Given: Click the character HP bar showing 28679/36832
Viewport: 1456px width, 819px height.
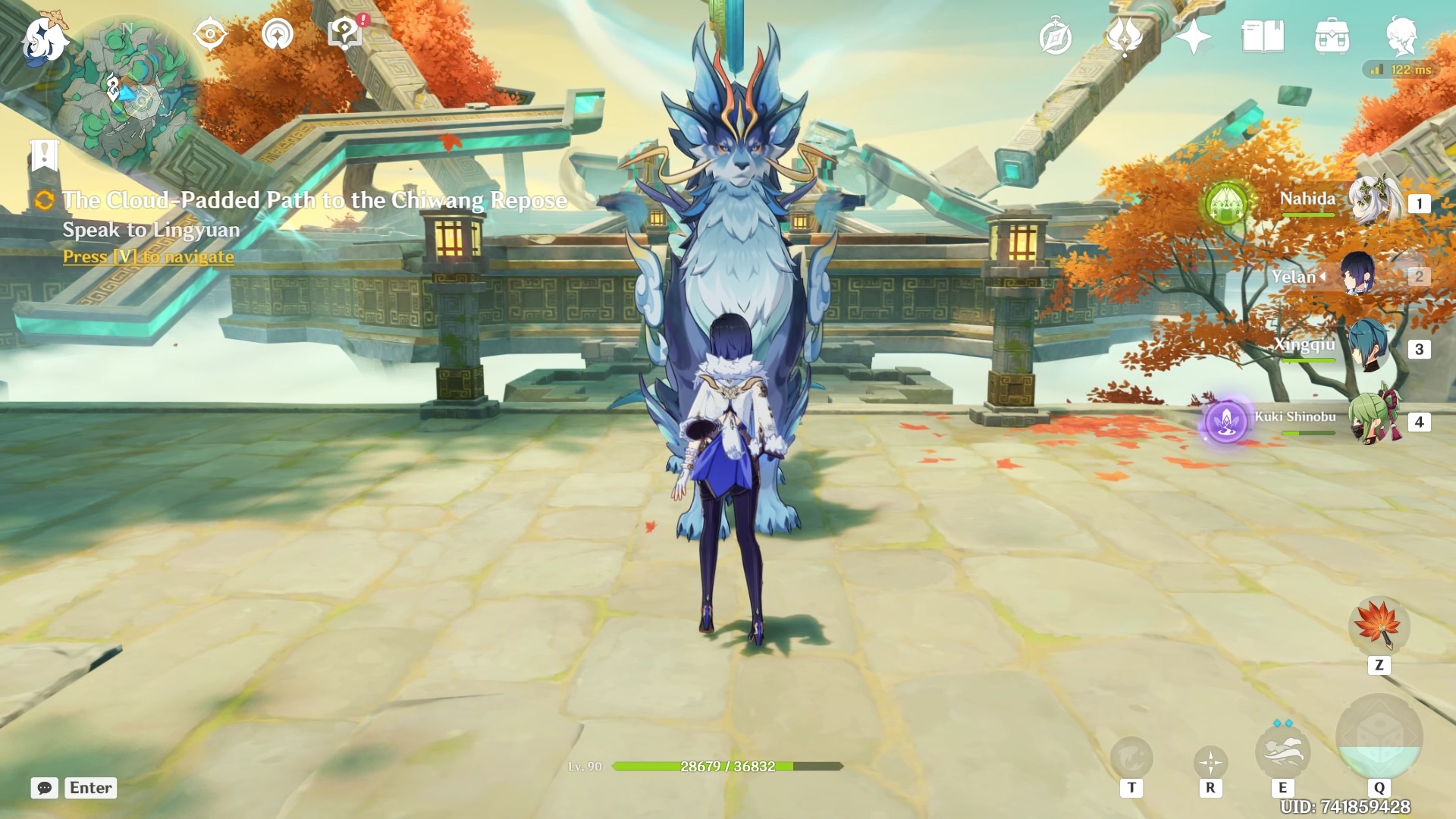Looking at the screenshot, I should click(727, 766).
